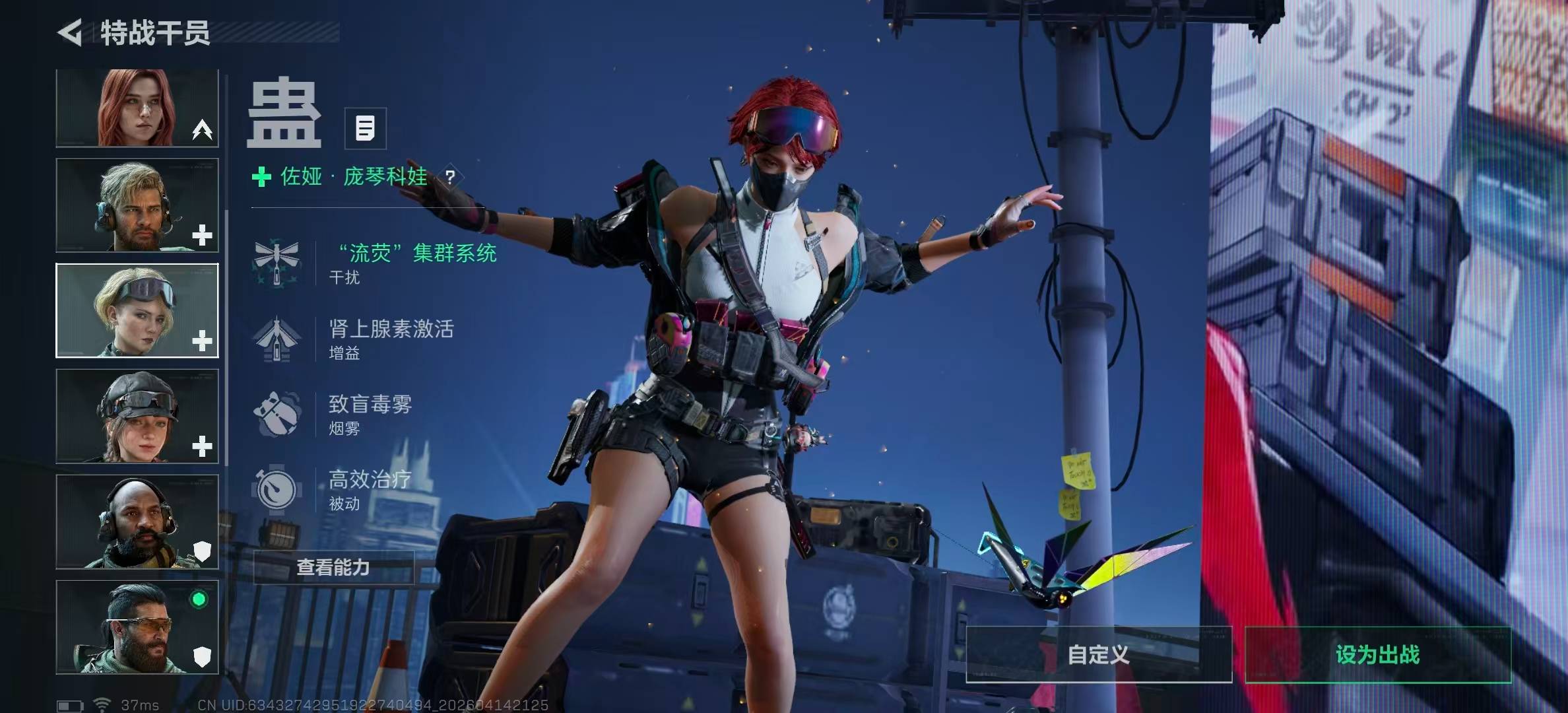Select the operator with orange sunglasses
The width and height of the screenshot is (1568, 713).
(137, 627)
